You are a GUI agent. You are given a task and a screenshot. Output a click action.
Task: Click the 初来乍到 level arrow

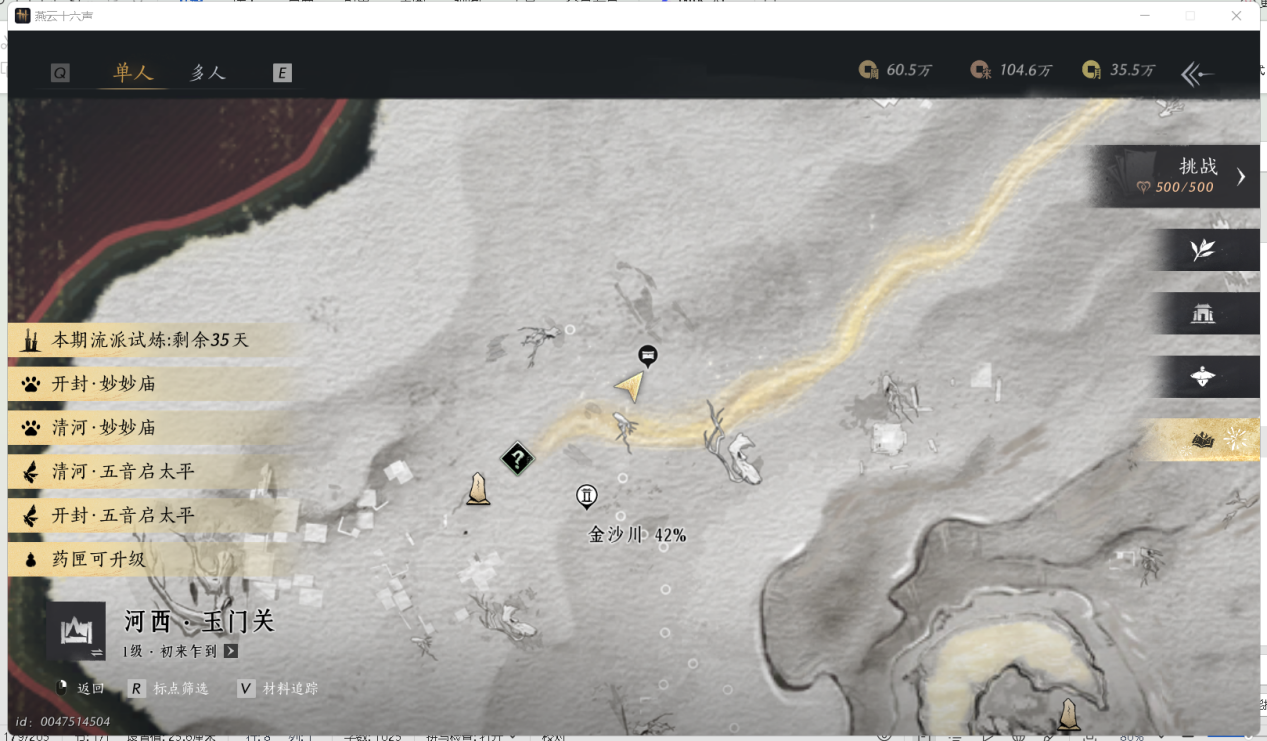pyautogui.click(x=231, y=651)
